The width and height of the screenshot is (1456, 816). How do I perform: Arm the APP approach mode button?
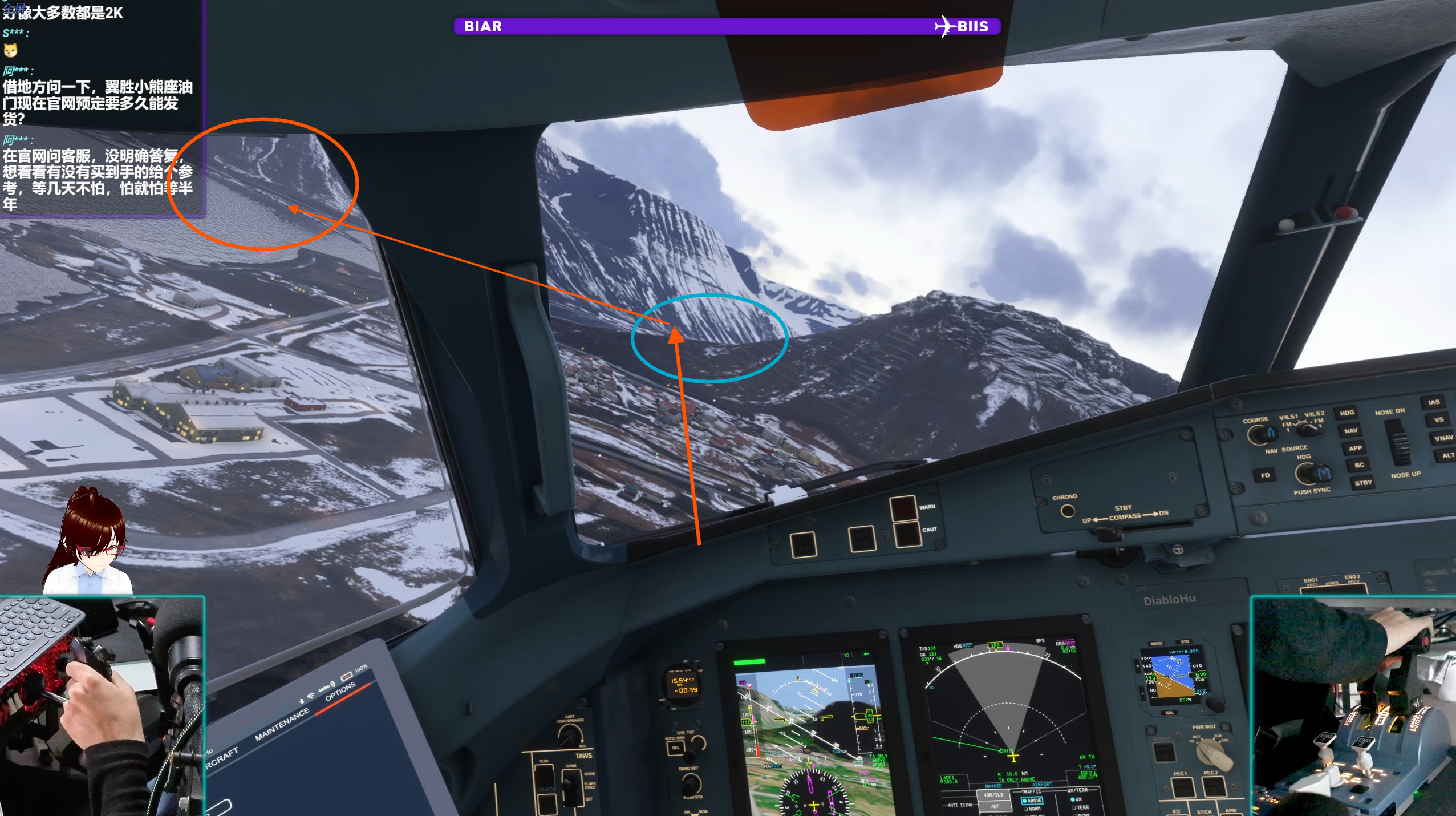1354,449
